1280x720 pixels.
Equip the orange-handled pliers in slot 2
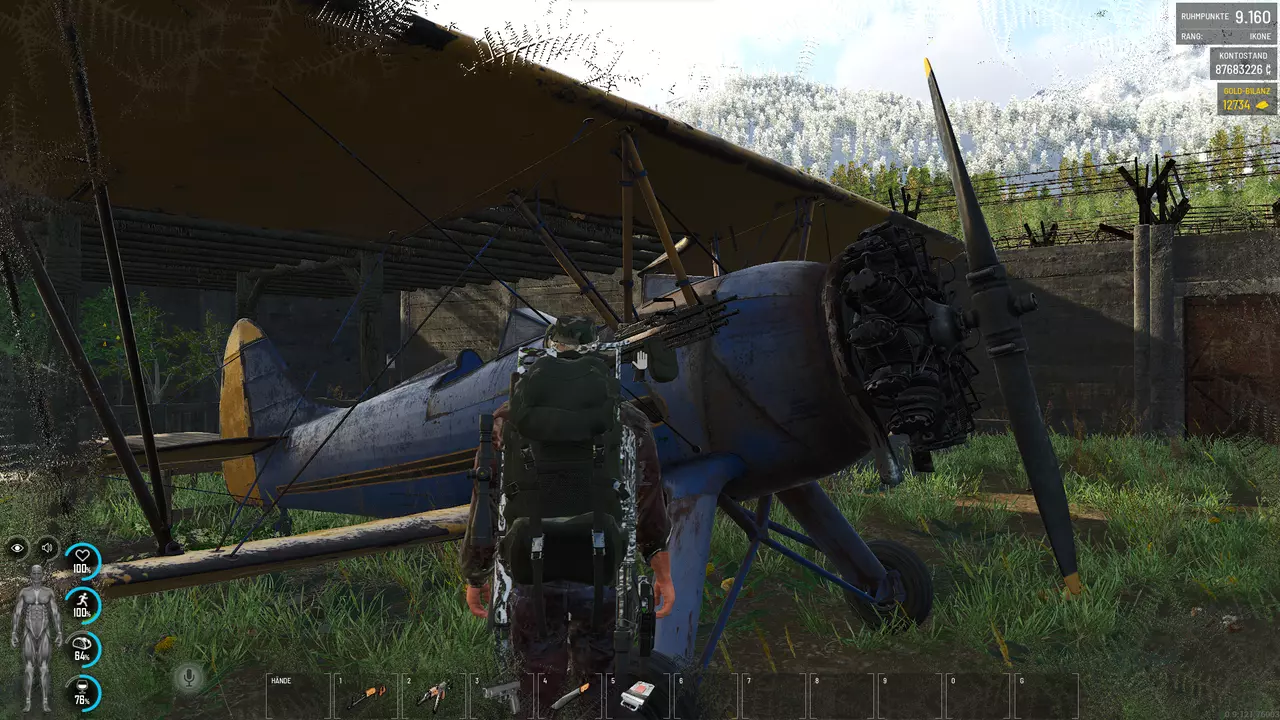434,695
